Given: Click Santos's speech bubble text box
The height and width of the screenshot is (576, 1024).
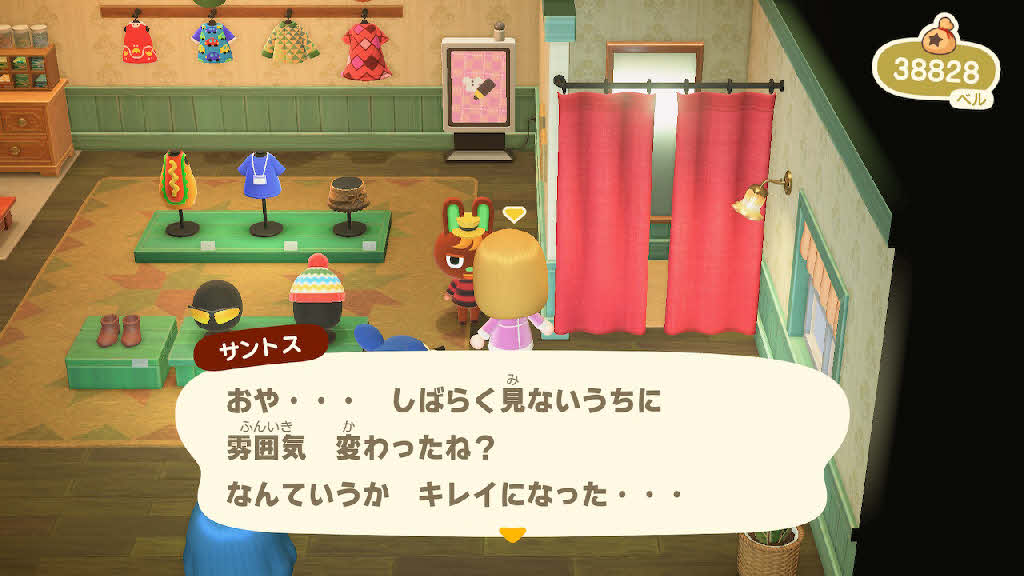Looking at the screenshot, I should click(x=510, y=447).
